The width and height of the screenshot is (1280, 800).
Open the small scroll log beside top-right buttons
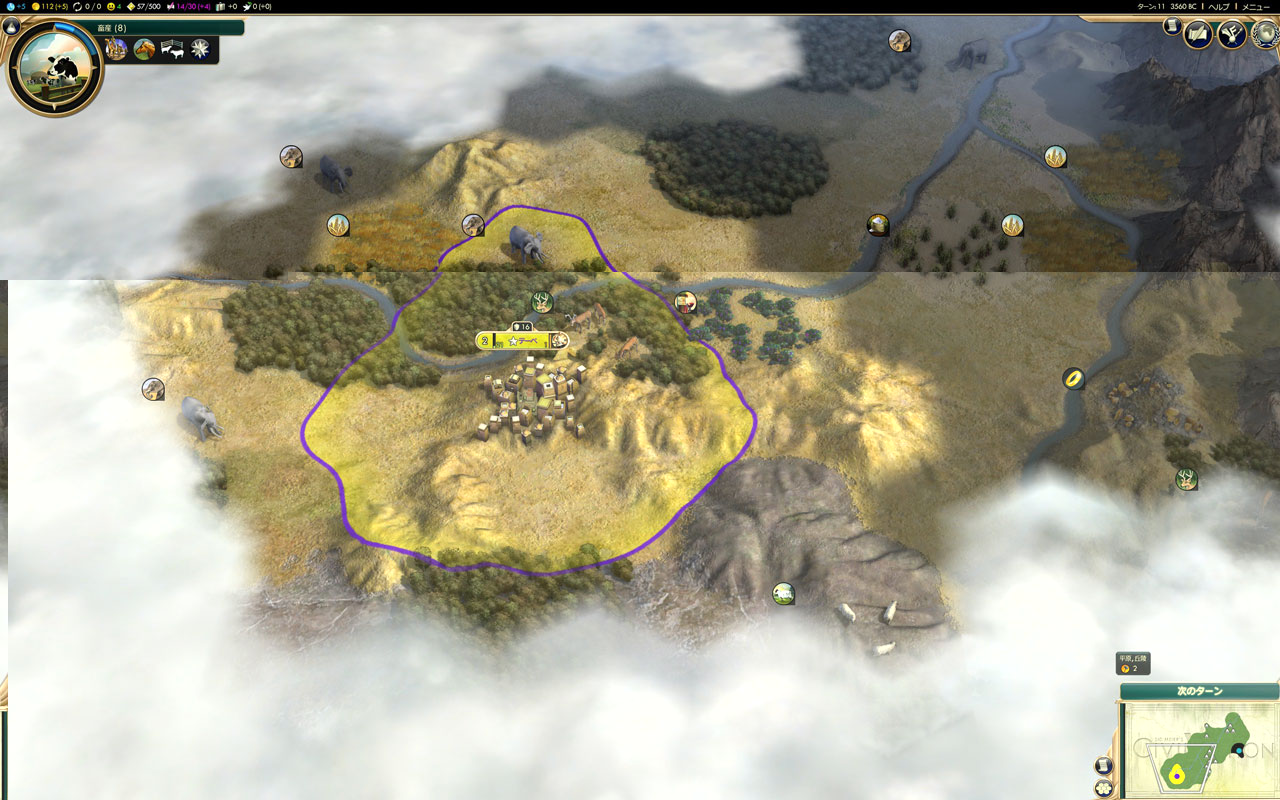pos(1172,27)
